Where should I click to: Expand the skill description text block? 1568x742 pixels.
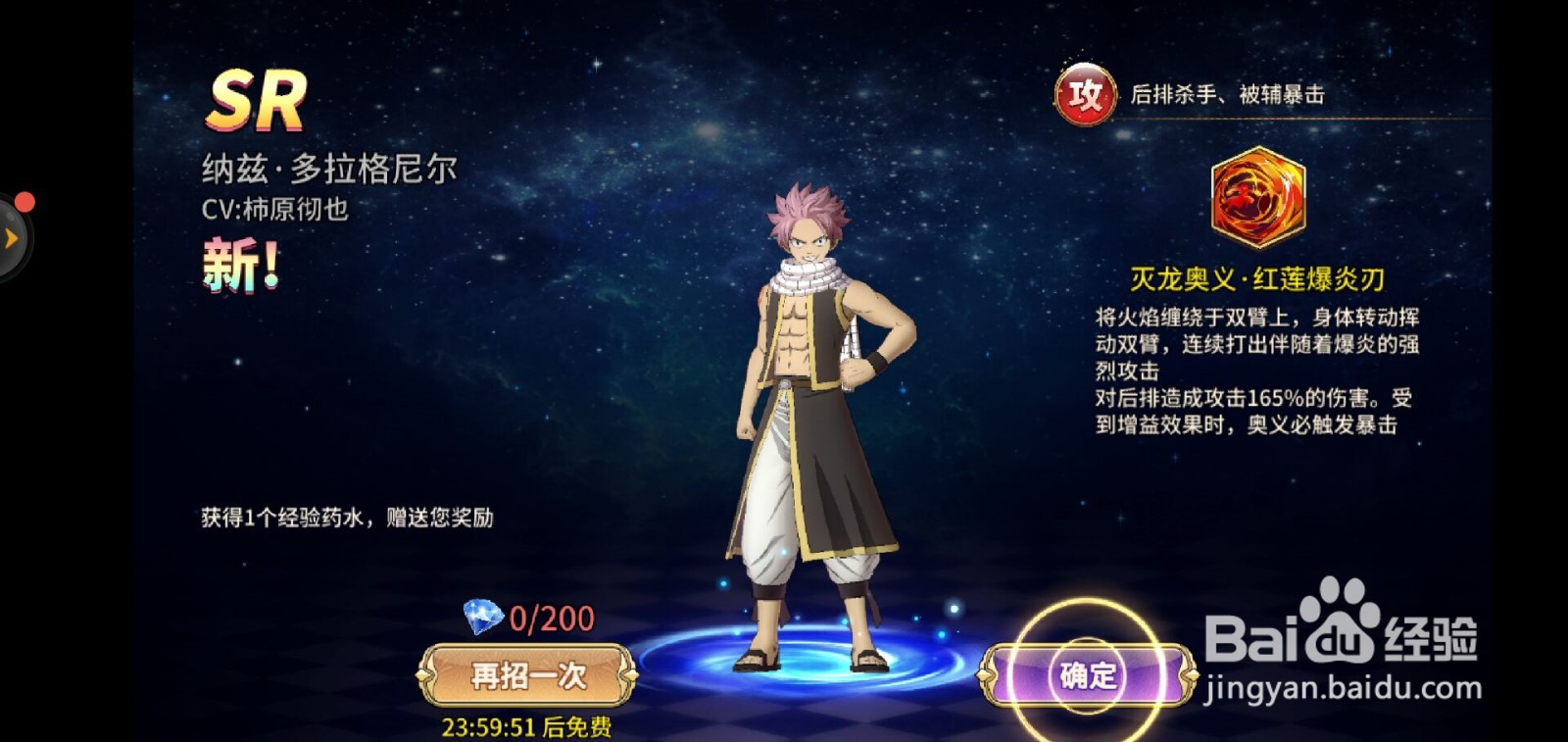[1254, 372]
